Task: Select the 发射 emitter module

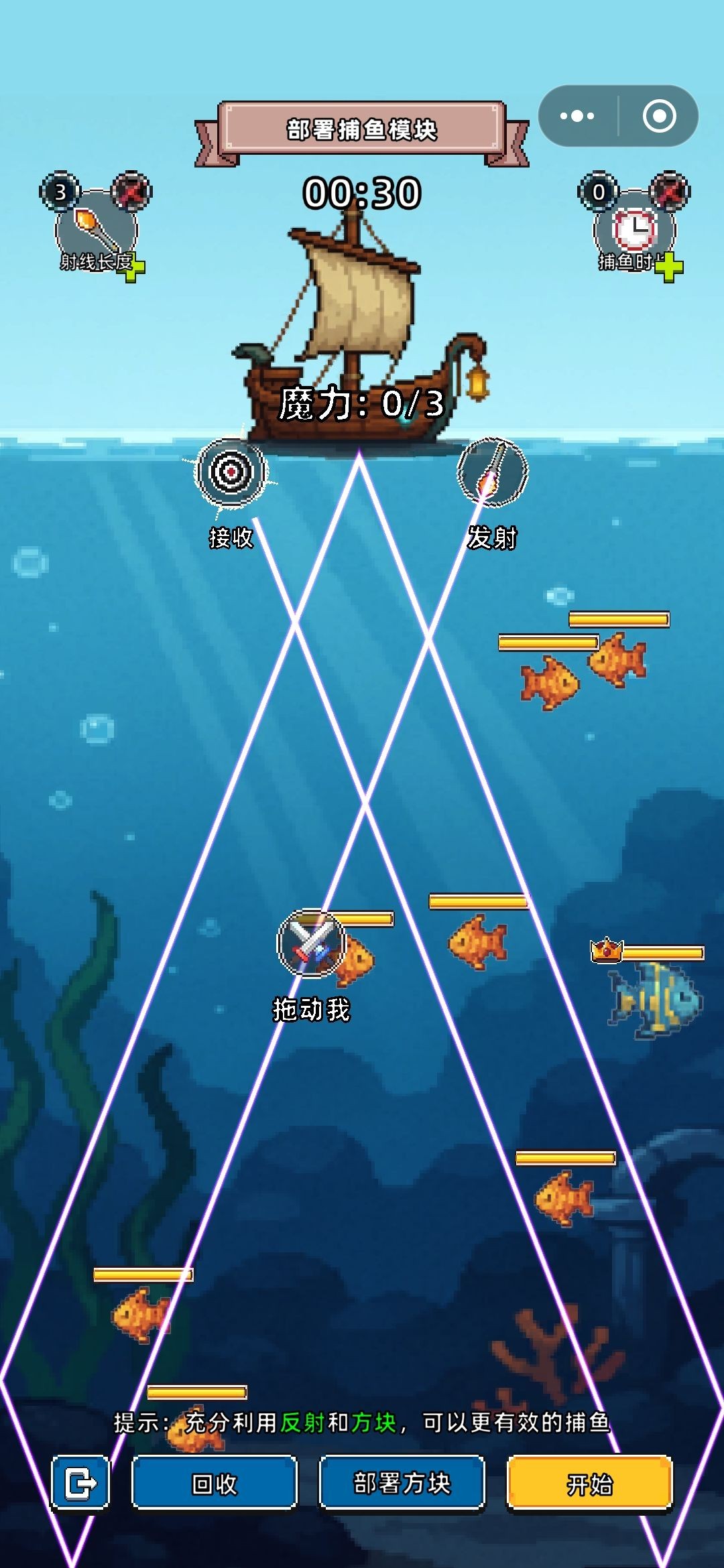Action: pyautogui.click(x=492, y=472)
